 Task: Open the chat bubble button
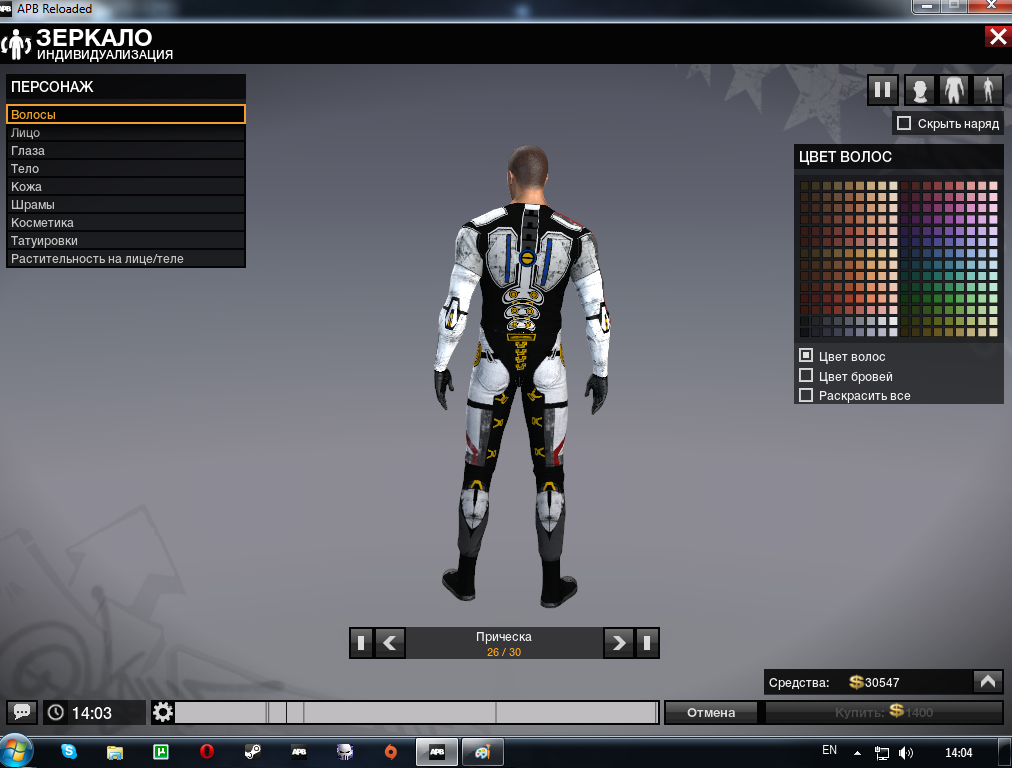22,712
